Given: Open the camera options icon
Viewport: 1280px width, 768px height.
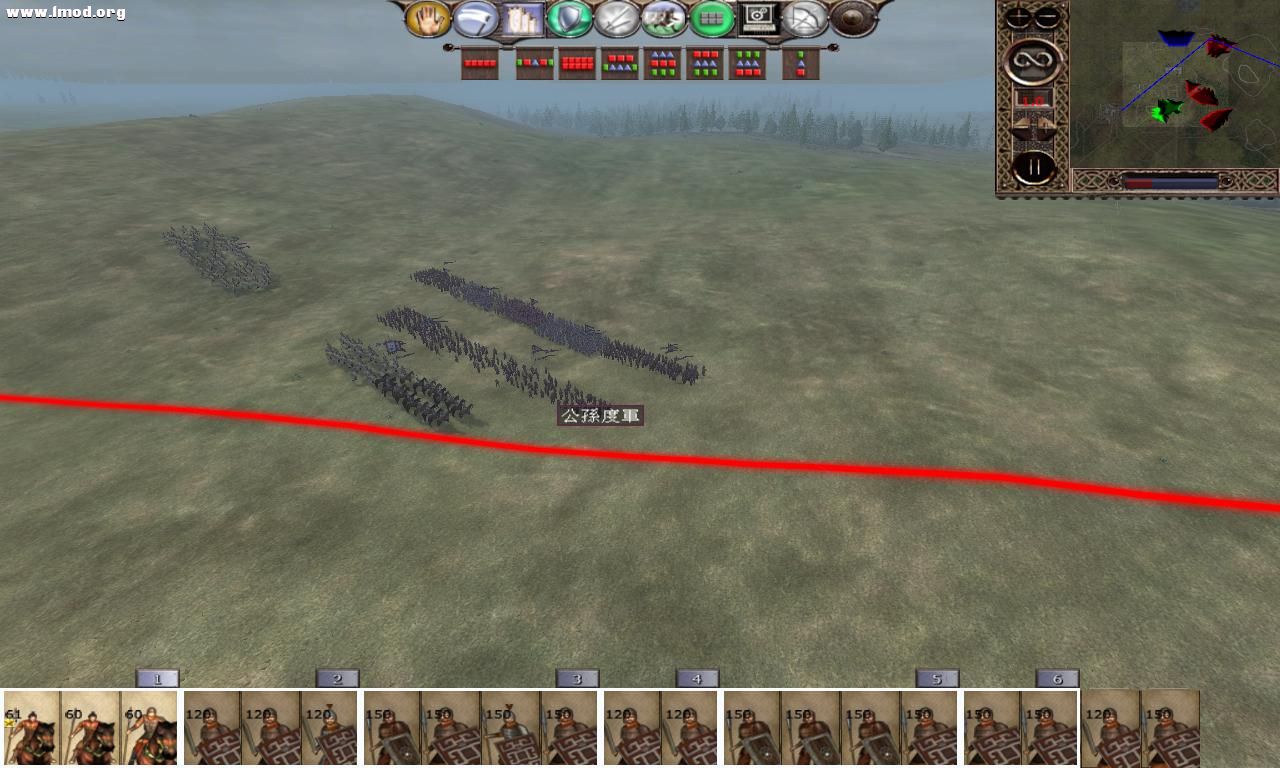Looking at the screenshot, I should point(758,17).
